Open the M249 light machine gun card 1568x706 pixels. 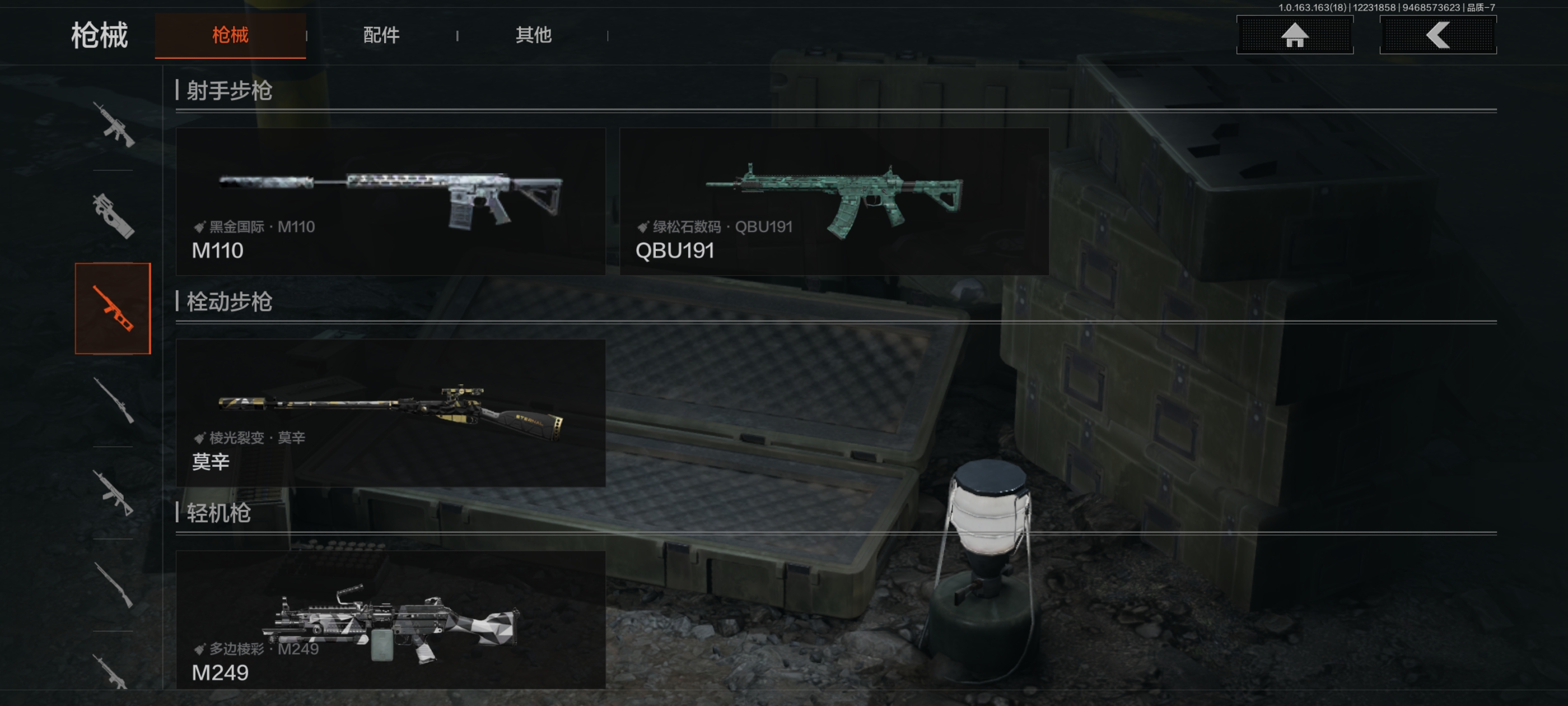tap(390, 620)
